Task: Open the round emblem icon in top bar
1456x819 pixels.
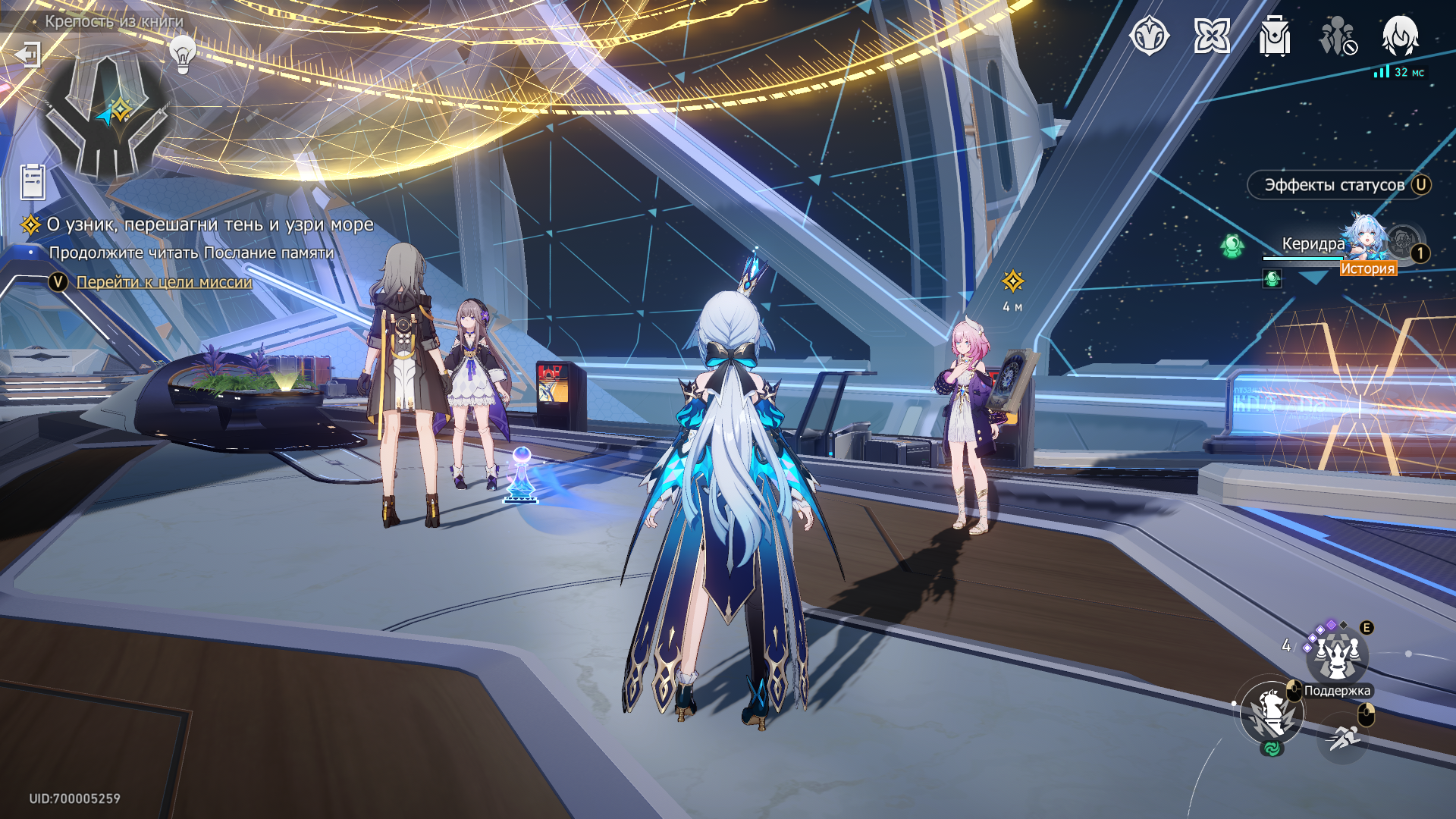Action: click(1149, 36)
